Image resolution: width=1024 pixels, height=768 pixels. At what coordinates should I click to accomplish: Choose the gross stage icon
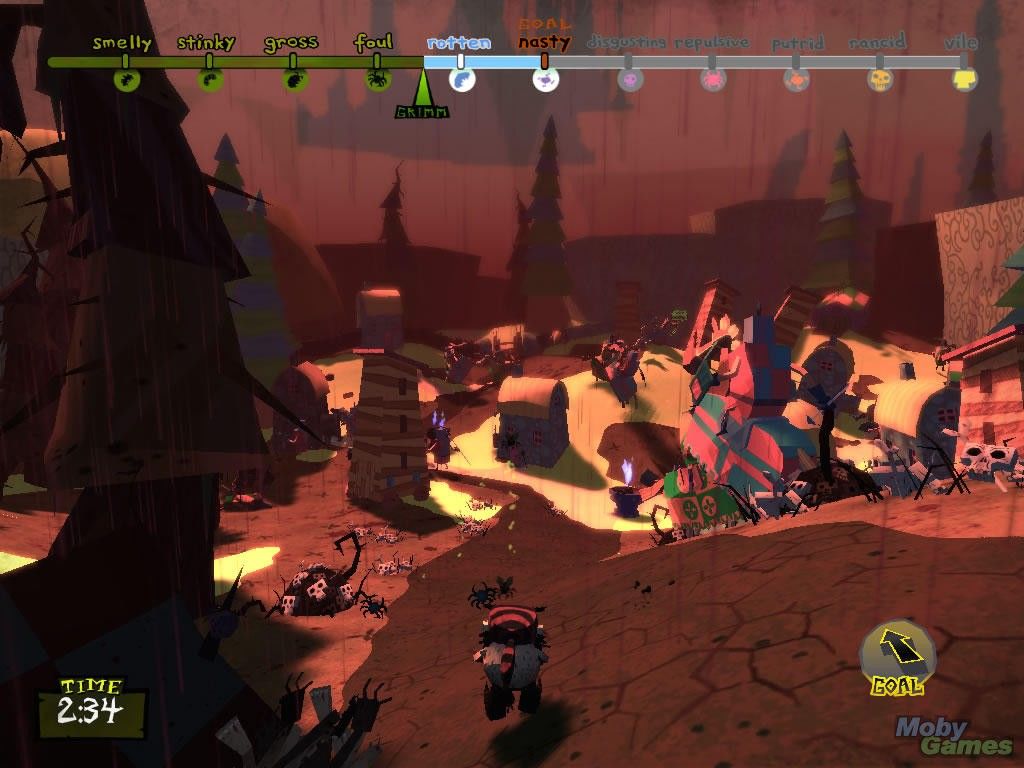coord(294,79)
